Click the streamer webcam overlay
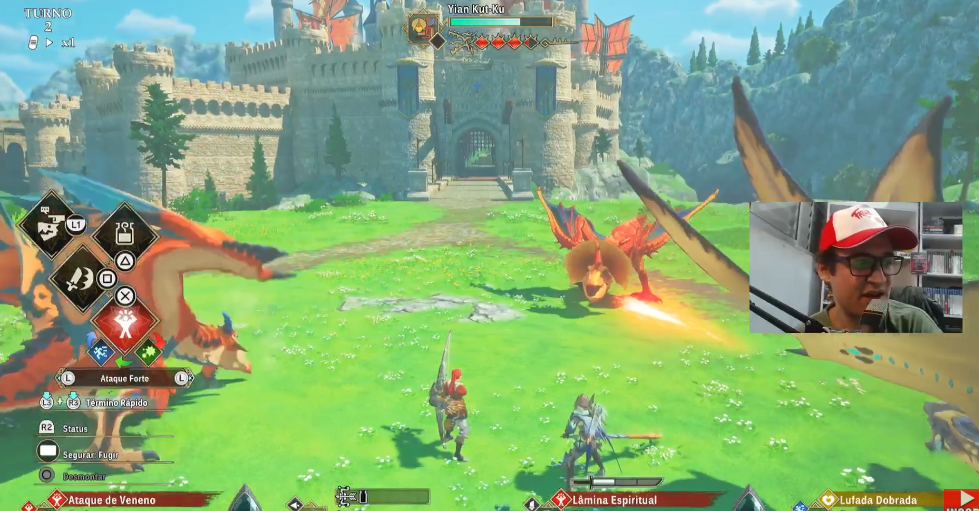This screenshot has width=979, height=511. (x=855, y=267)
